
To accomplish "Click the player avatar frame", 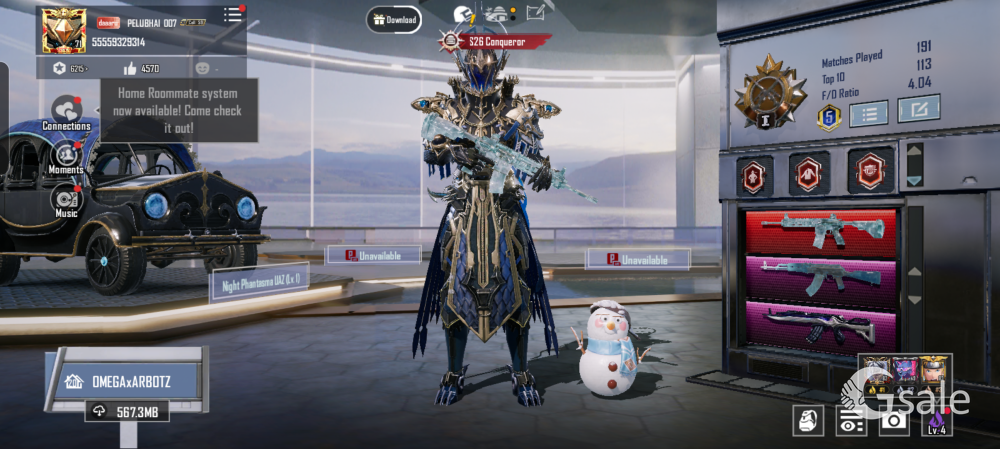I will (63, 31).
